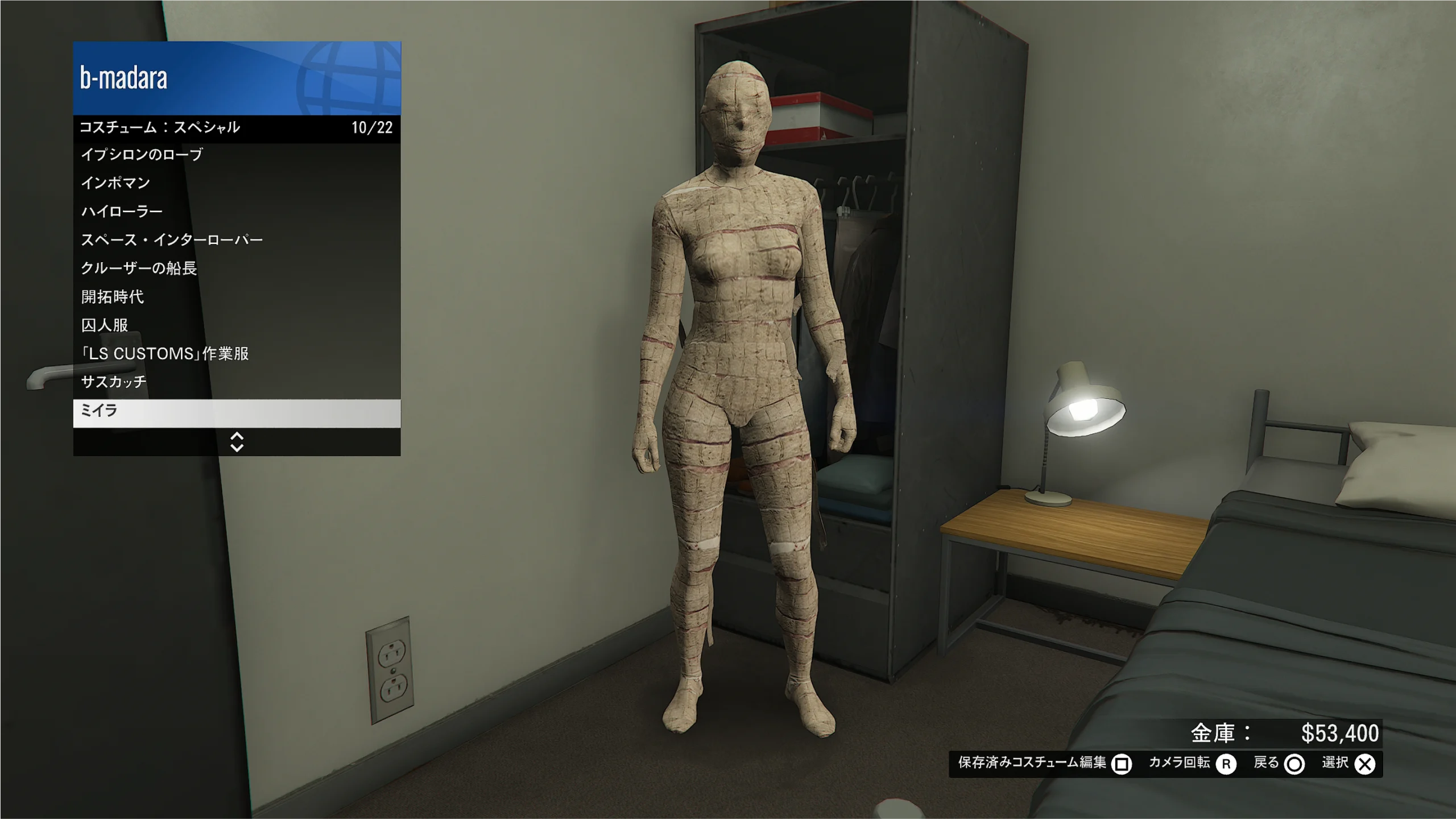Select the サスカッチ costume

(x=237, y=382)
